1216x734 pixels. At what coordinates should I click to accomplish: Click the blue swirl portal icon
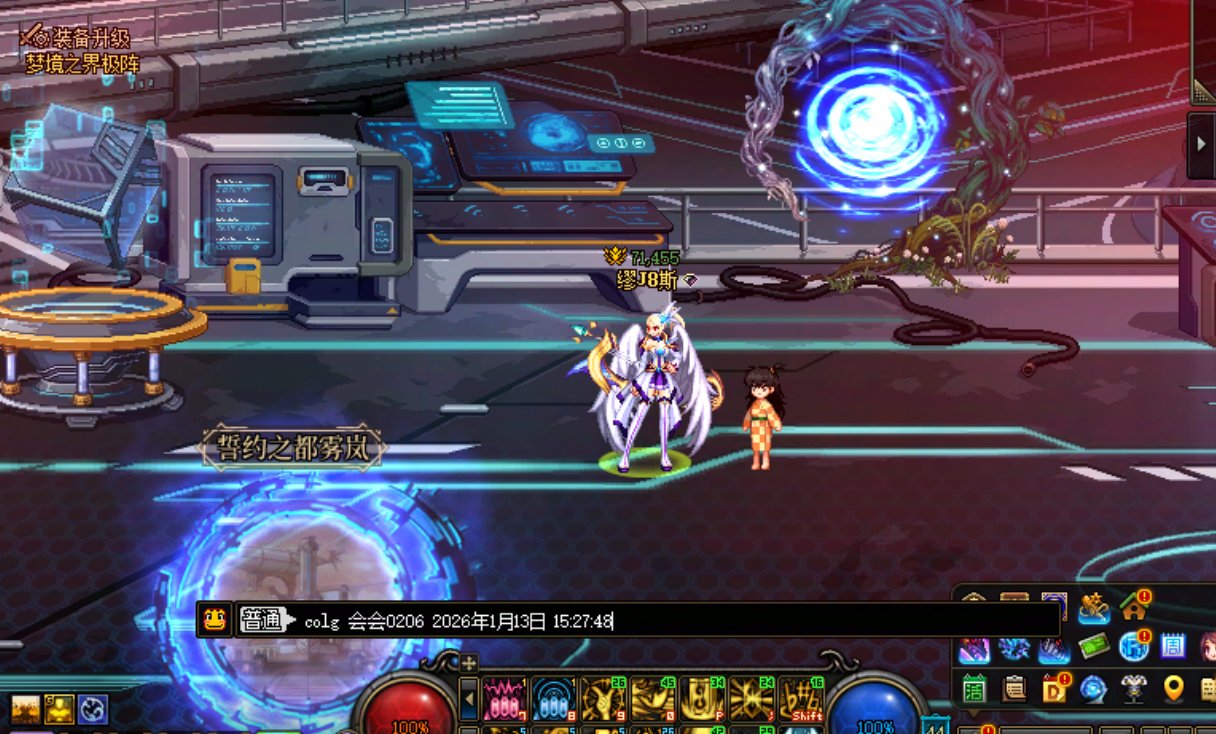1093,689
